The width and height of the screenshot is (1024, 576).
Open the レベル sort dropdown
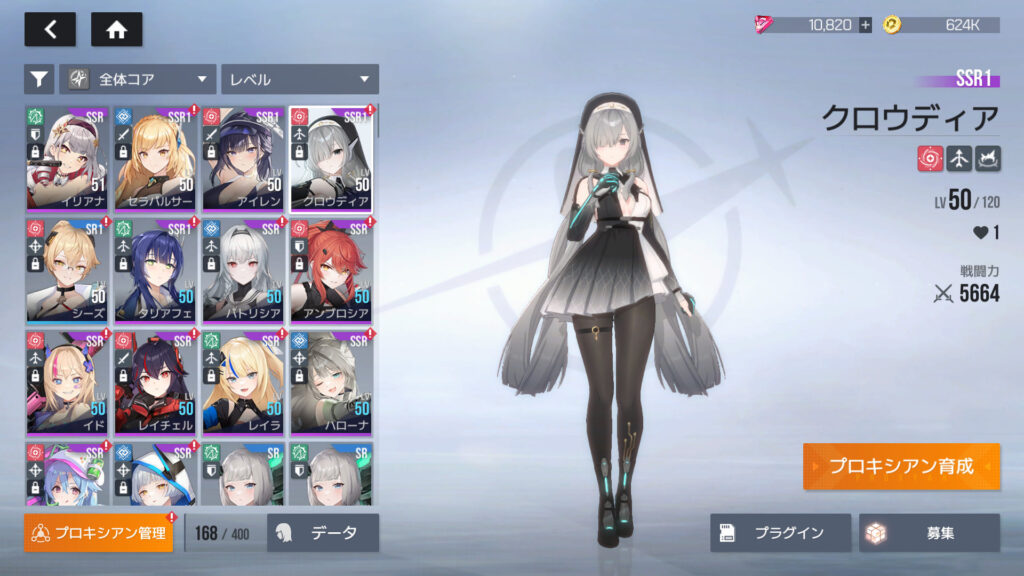[x=300, y=79]
